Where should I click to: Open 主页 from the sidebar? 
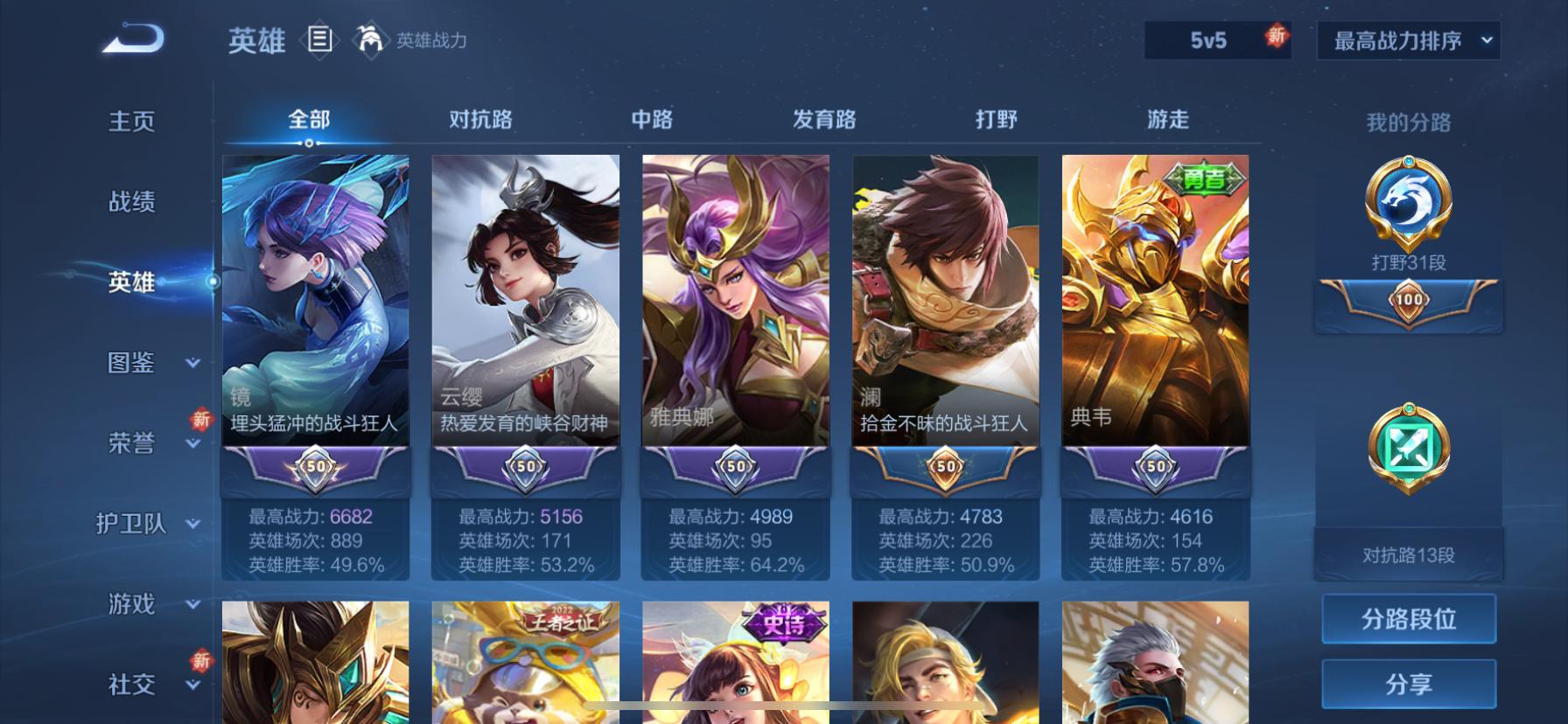pyautogui.click(x=131, y=122)
